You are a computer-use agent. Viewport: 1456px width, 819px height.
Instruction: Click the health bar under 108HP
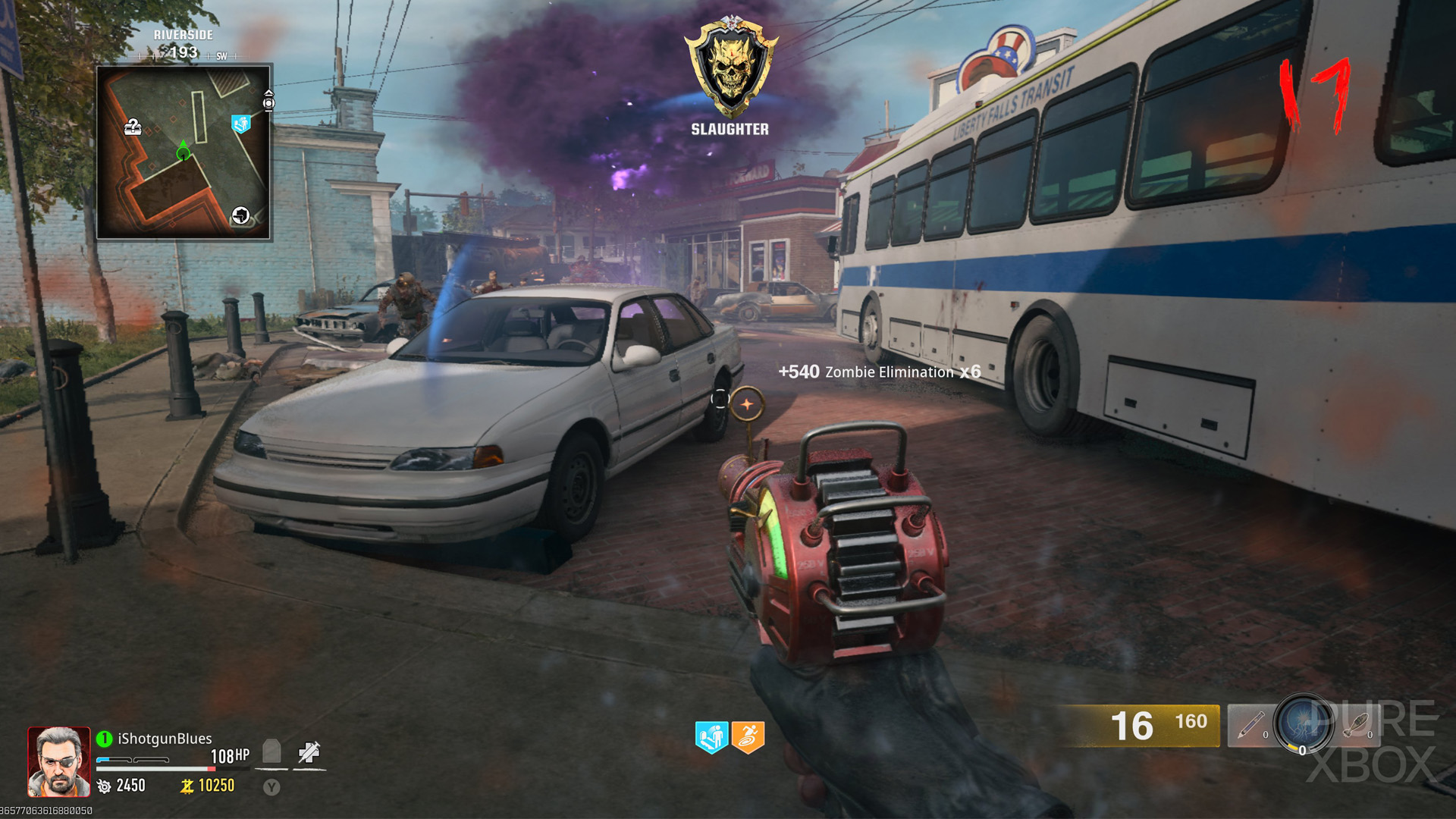click(155, 769)
